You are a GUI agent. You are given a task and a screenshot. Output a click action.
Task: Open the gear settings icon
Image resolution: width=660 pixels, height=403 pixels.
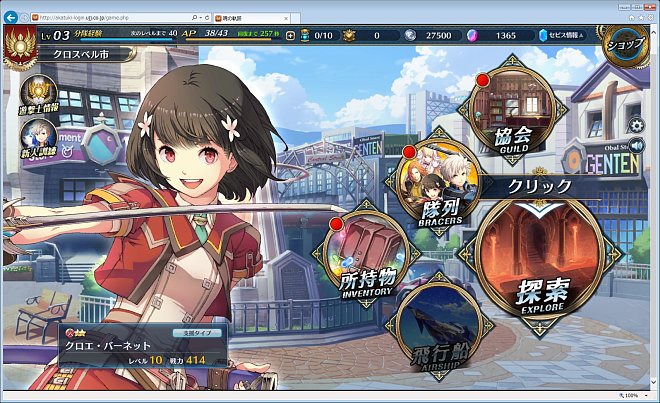tap(637, 125)
